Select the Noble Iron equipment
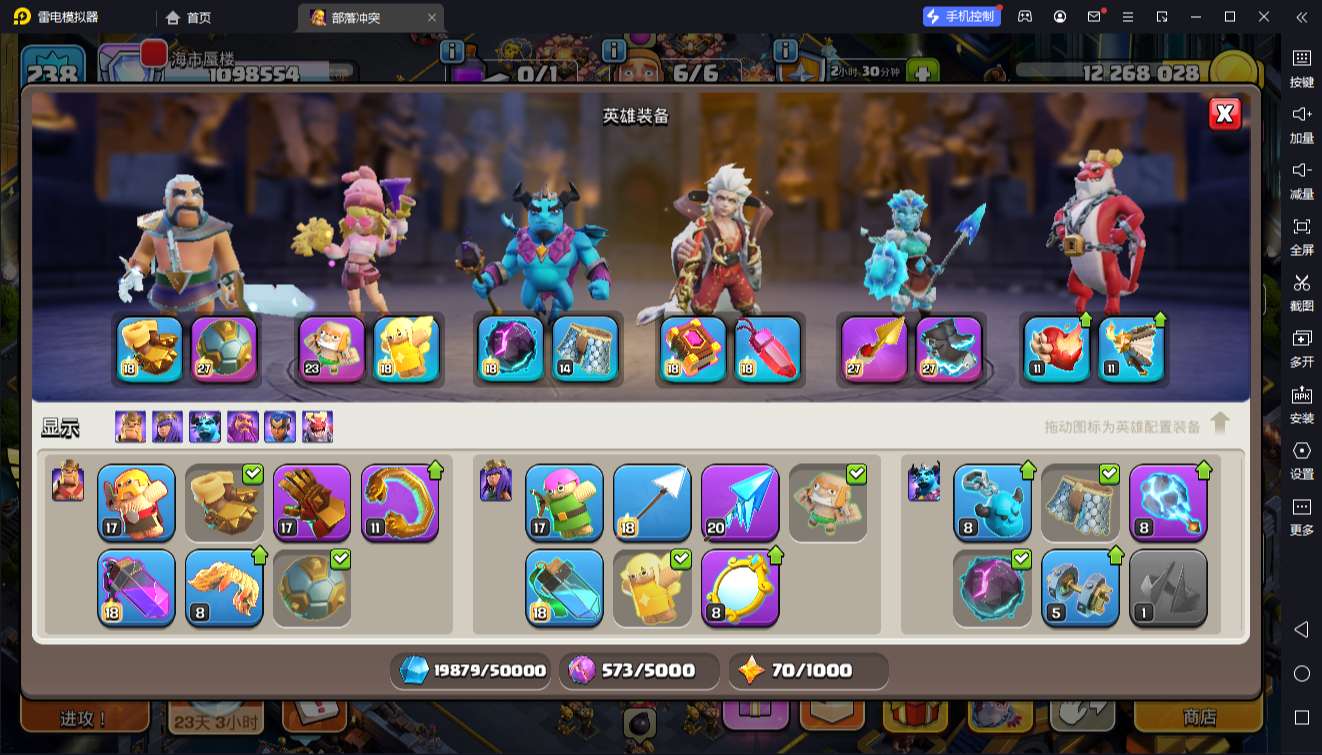 point(1080,587)
